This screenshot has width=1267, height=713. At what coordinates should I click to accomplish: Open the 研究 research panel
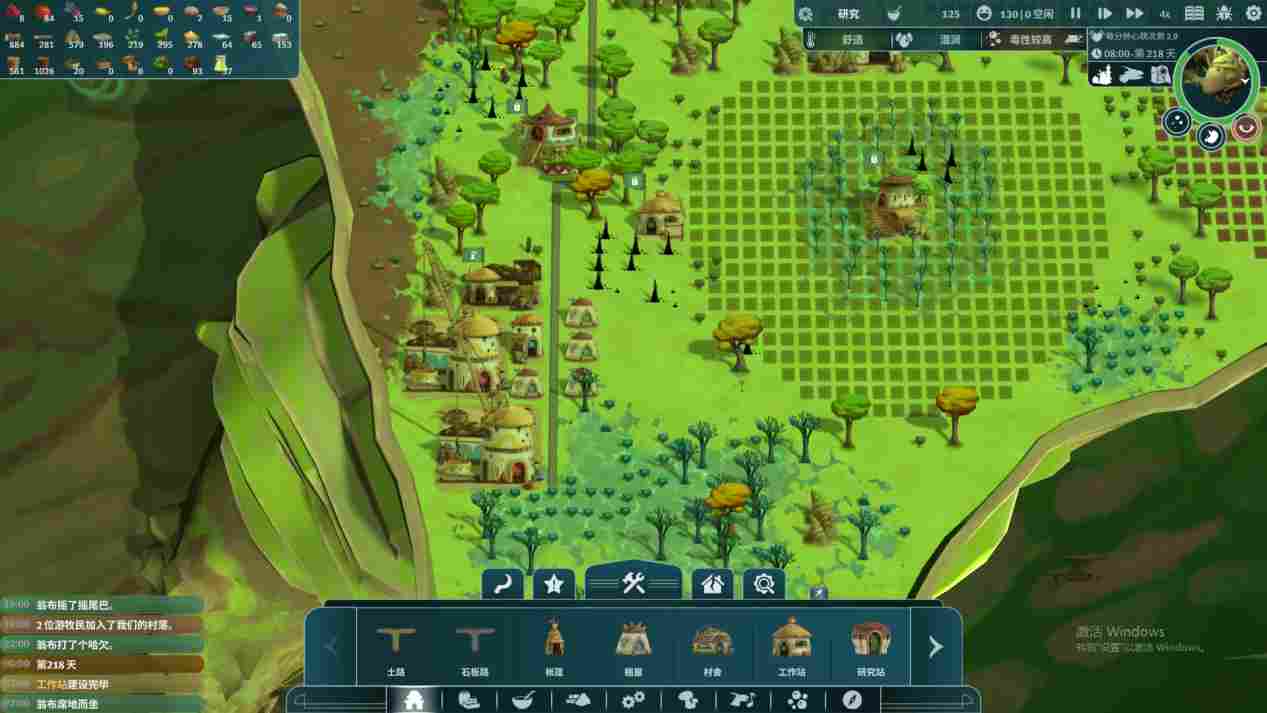pos(848,14)
